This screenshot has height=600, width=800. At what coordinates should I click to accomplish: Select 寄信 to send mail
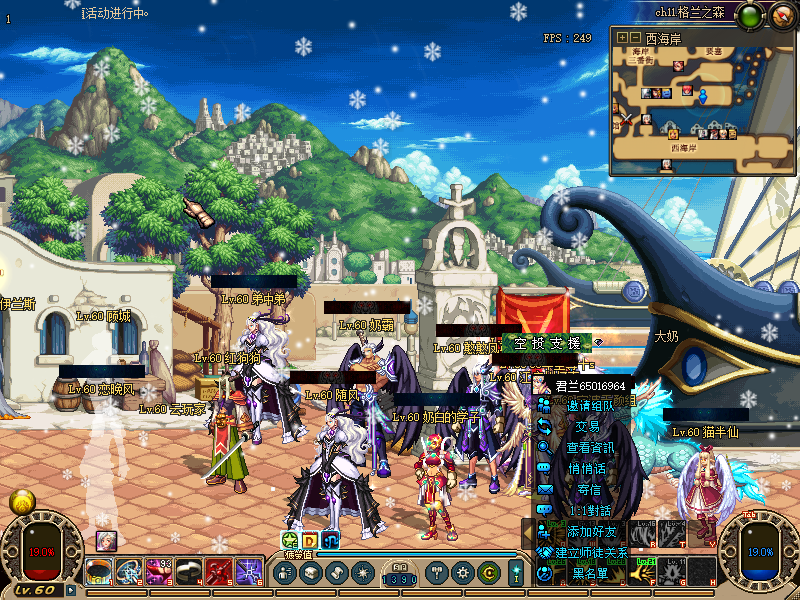591,490
